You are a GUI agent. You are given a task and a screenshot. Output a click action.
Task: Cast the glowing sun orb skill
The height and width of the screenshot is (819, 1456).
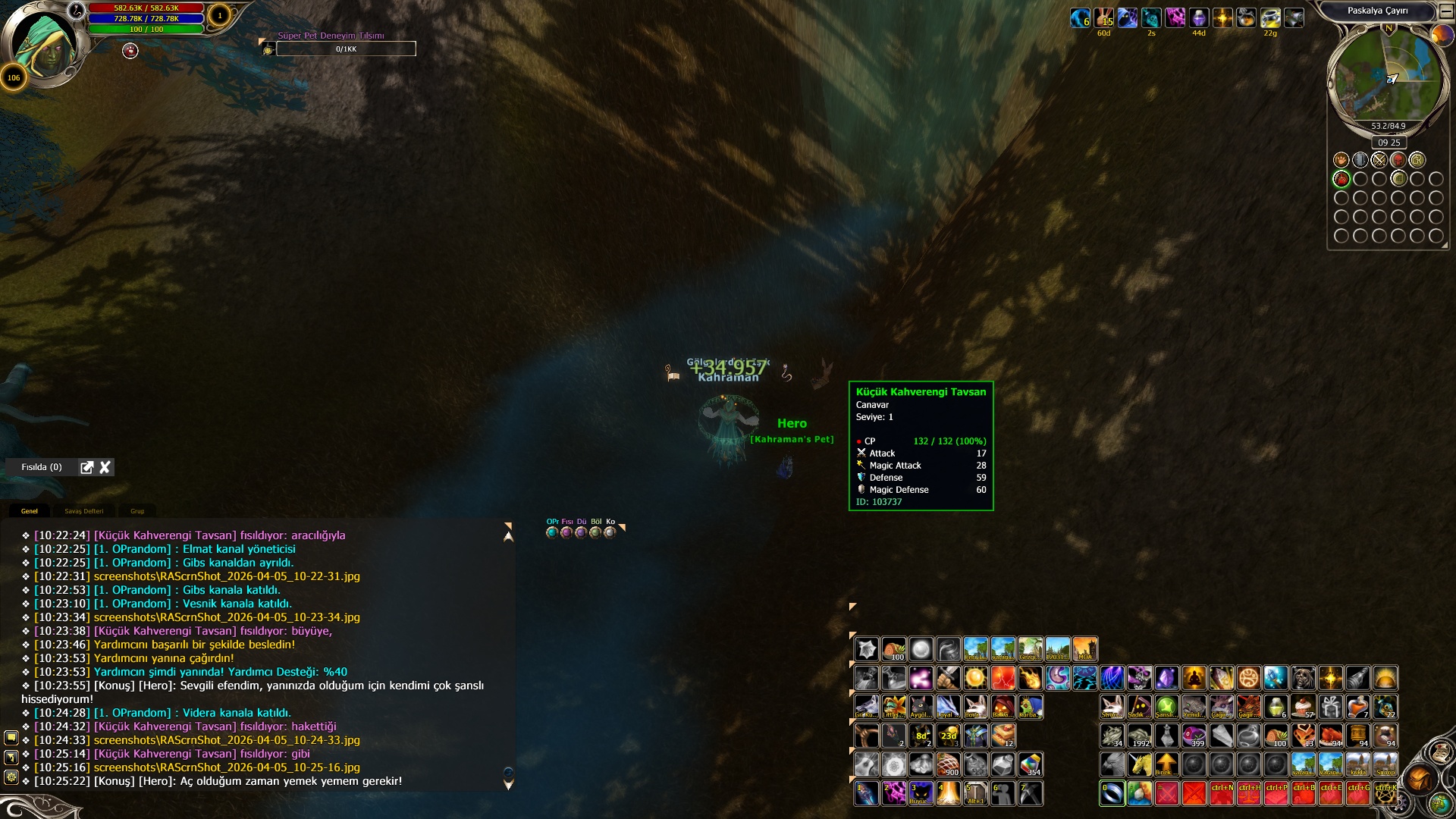(x=975, y=678)
